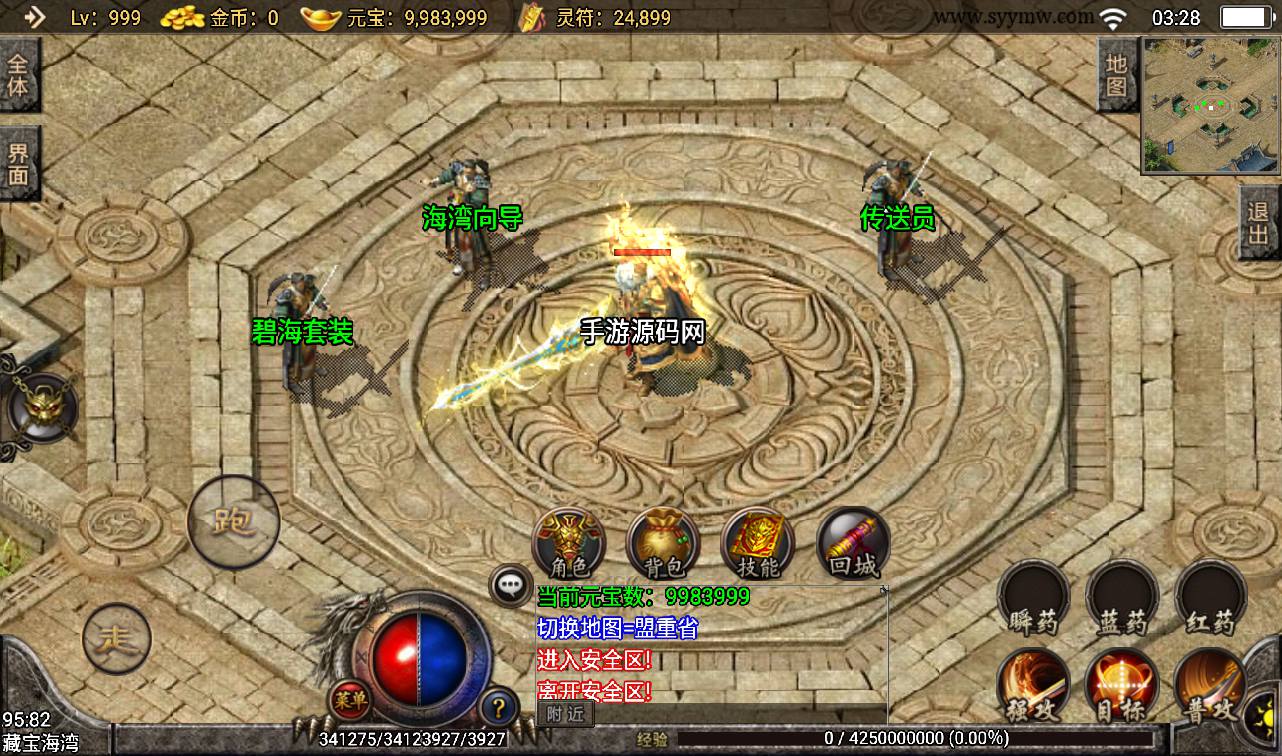Tap the 蓝药 mana potion slot
Screen dimensions: 1282x756
click(1122, 599)
